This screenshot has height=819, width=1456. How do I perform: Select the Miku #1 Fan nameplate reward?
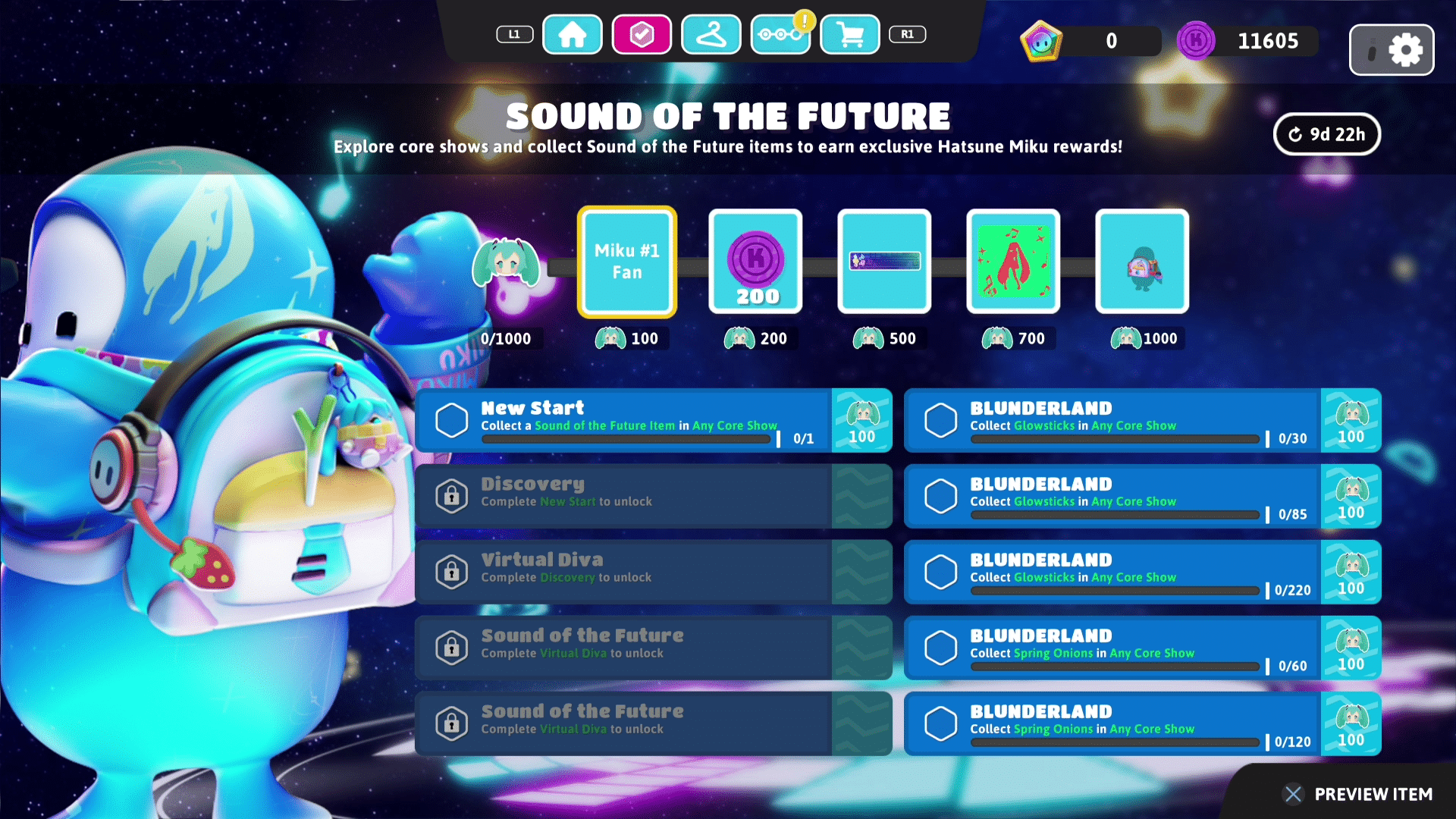tap(626, 262)
